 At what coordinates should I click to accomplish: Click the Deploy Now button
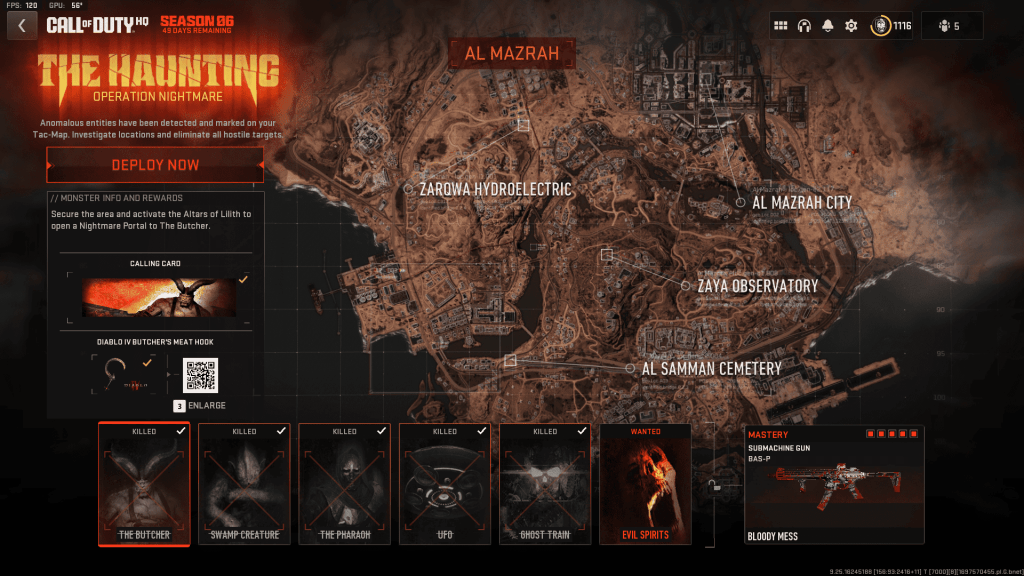[155, 165]
